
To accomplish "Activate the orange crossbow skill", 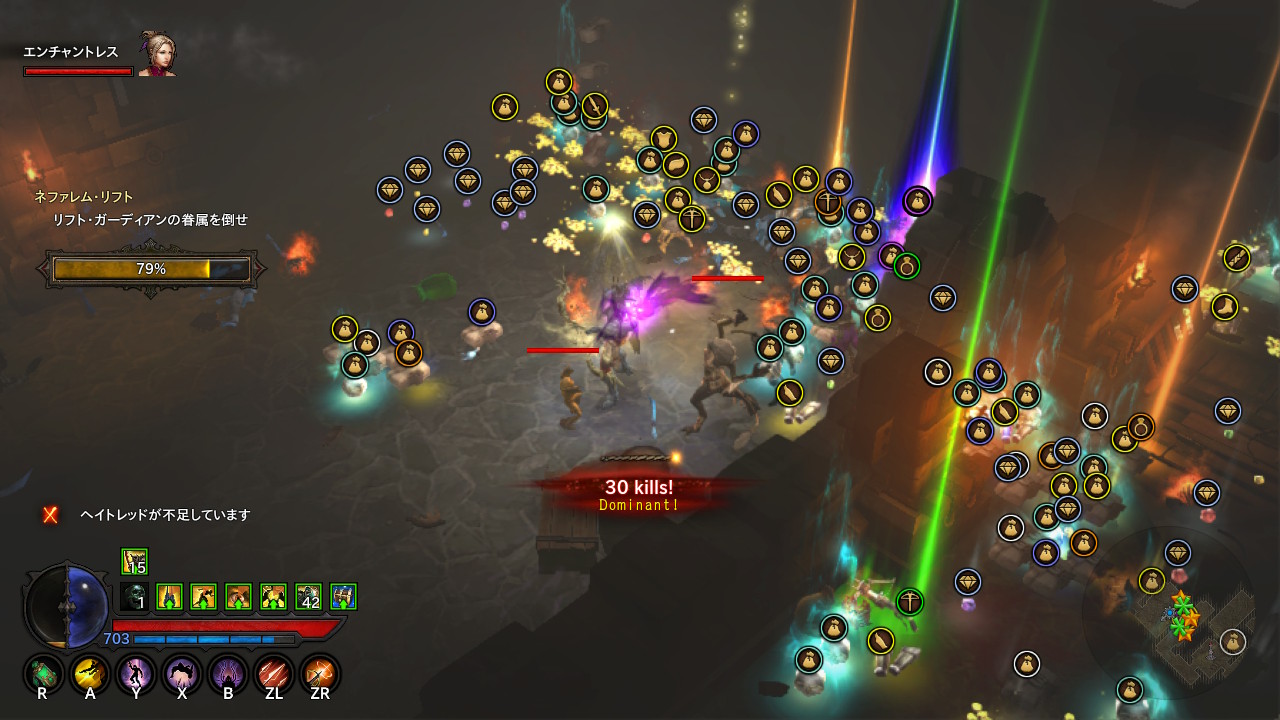I will (x=320, y=674).
